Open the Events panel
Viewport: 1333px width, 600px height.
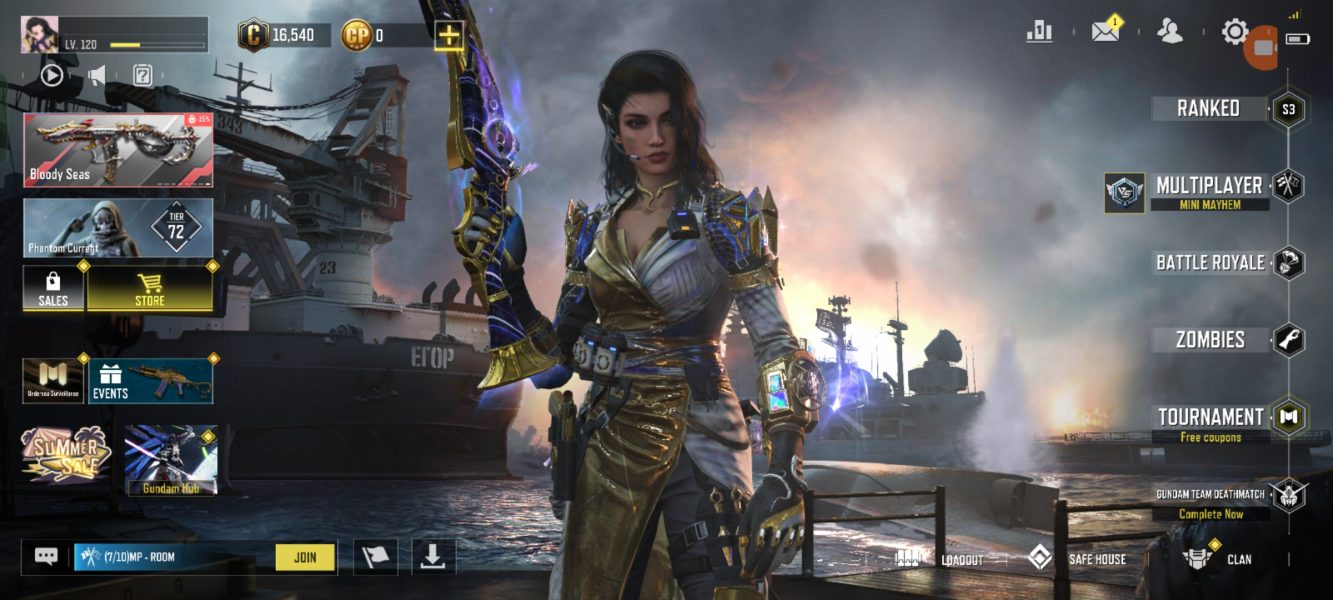coord(150,381)
